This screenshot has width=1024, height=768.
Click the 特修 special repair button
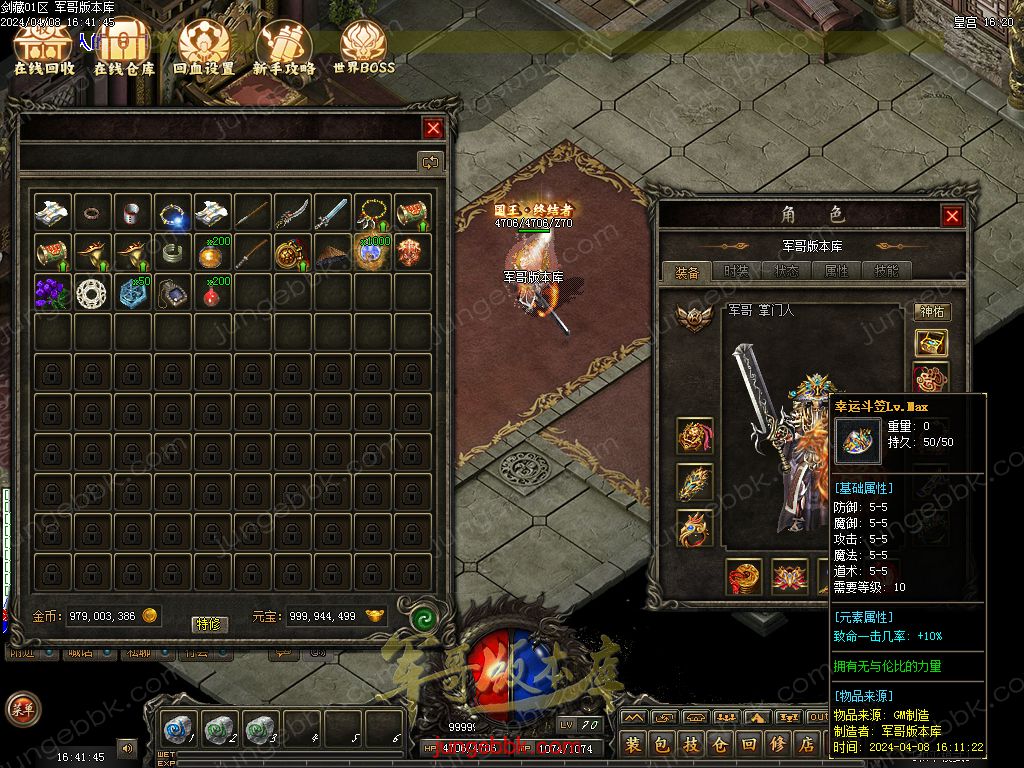coord(210,624)
